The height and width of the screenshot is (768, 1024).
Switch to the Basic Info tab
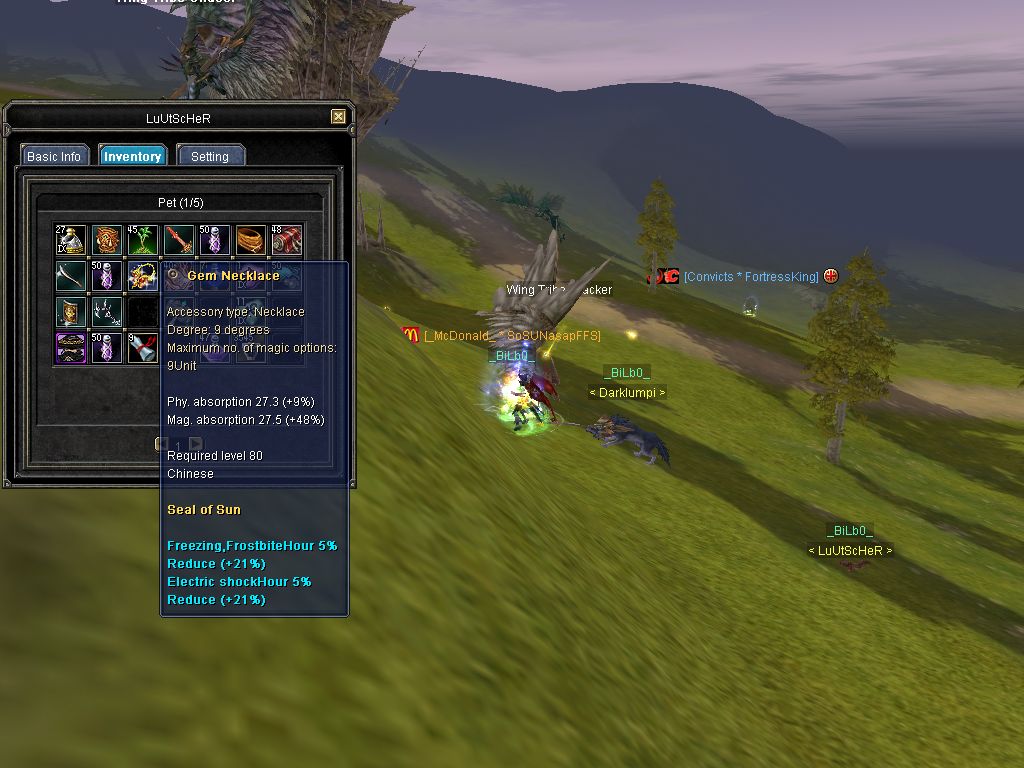54,156
